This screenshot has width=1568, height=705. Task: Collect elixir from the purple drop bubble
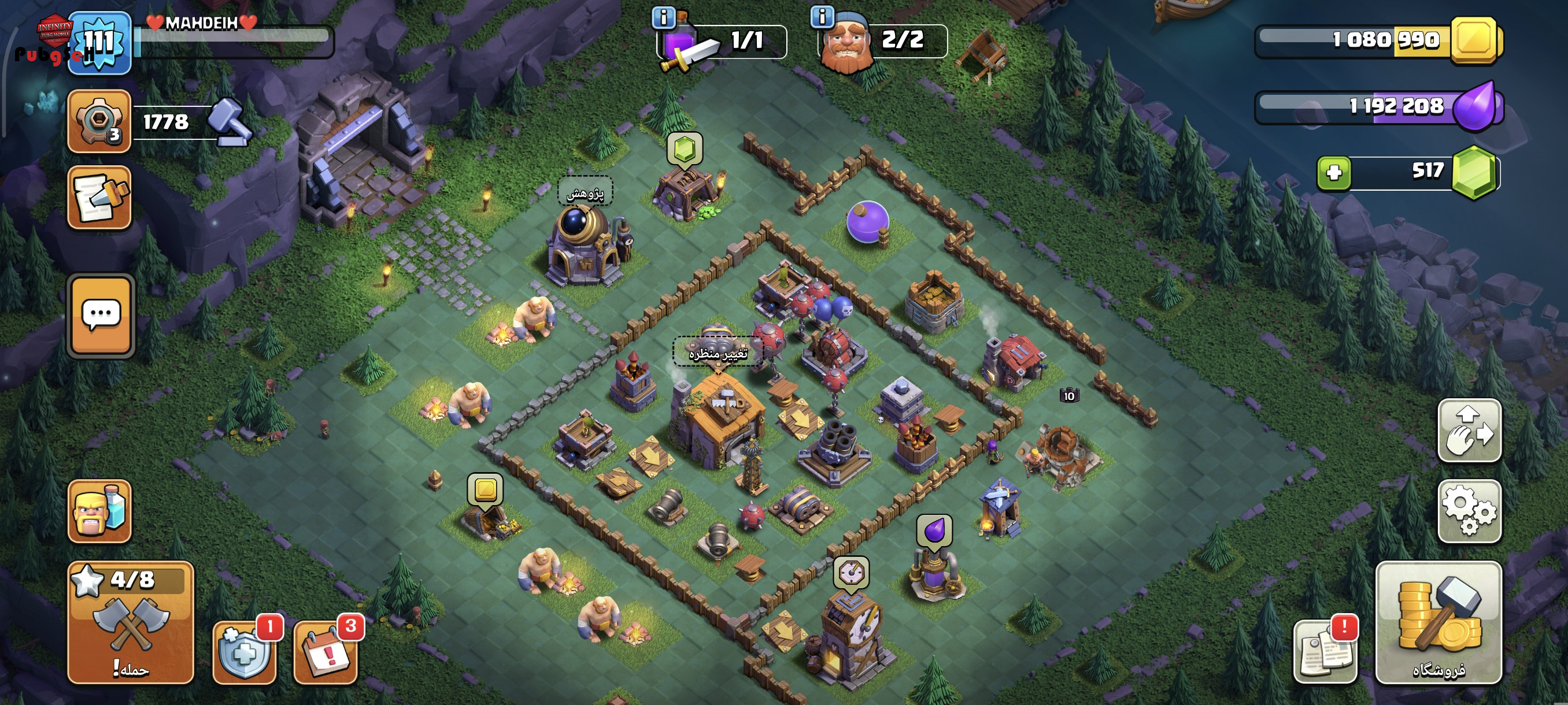pos(934,531)
